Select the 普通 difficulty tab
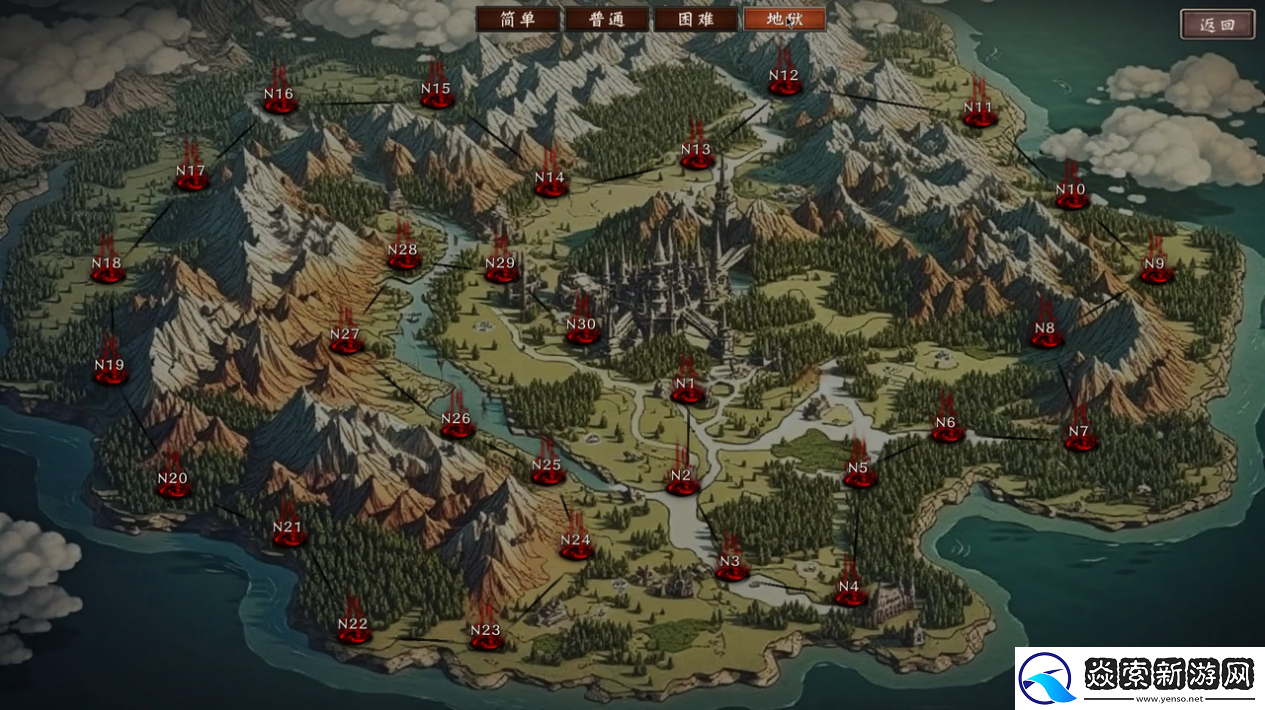The image size is (1265, 710). coord(606,20)
